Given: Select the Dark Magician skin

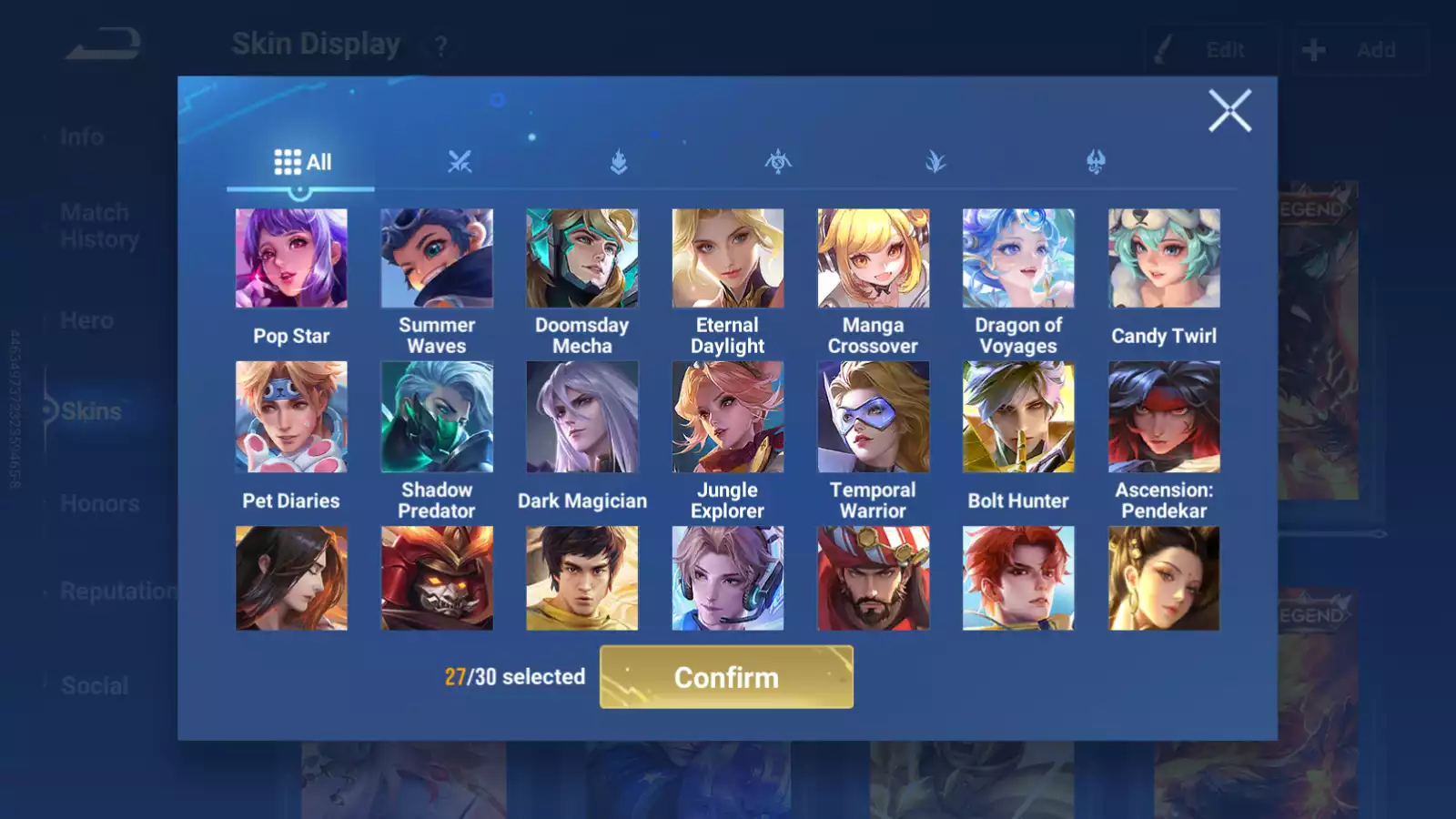Looking at the screenshot, I should [x=582, y=417].
